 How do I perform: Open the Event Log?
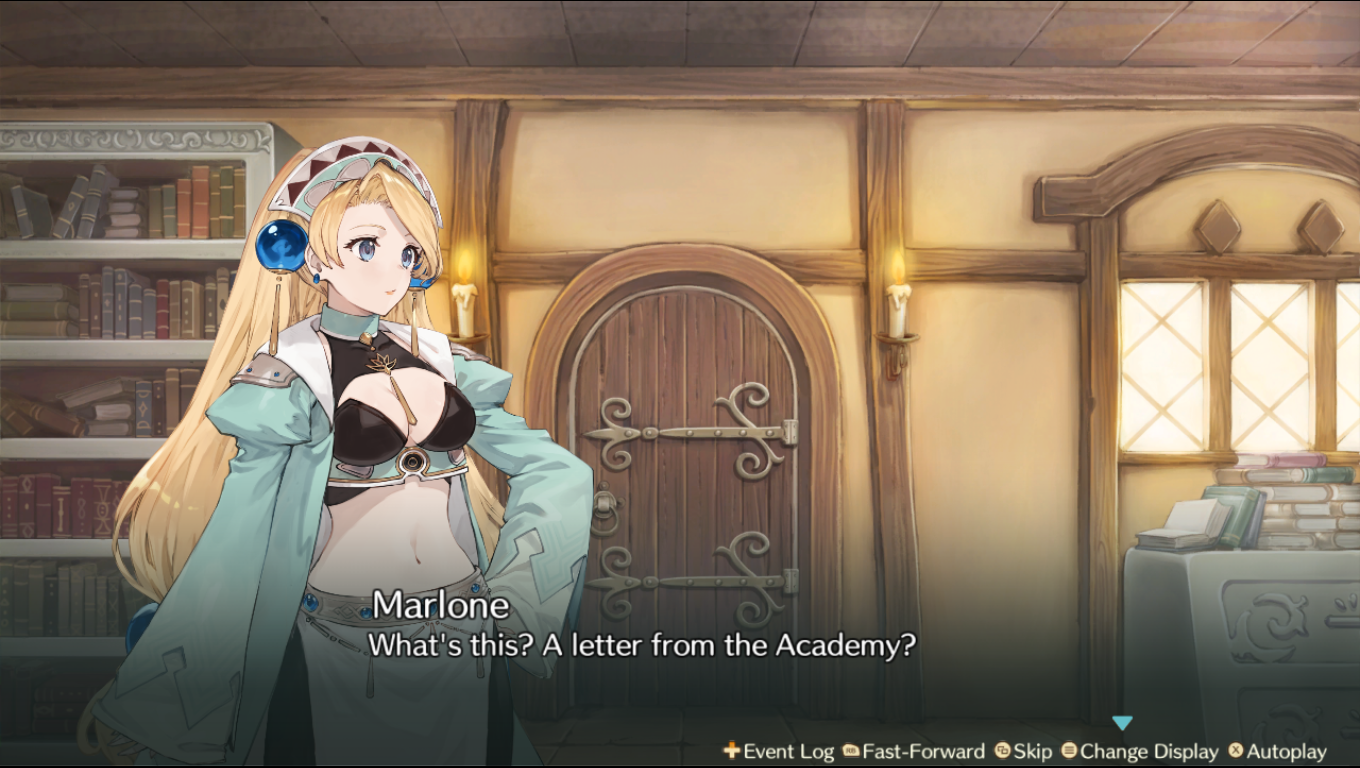(x=779, y=751)
